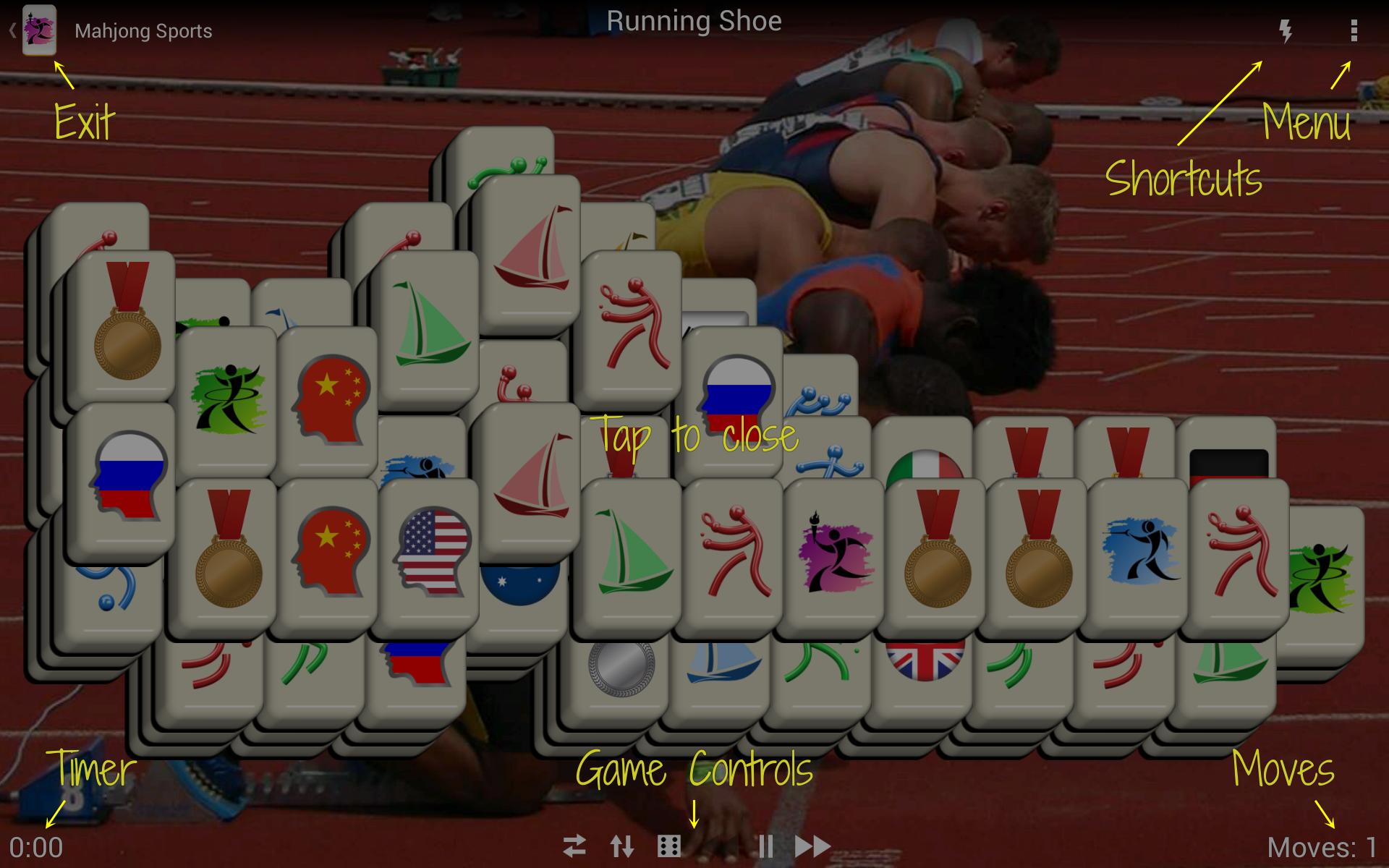1389x868 pixels.
Task: Tap the shuffle arrows game control
Action: pyautogui.click(x=576, y=845)
